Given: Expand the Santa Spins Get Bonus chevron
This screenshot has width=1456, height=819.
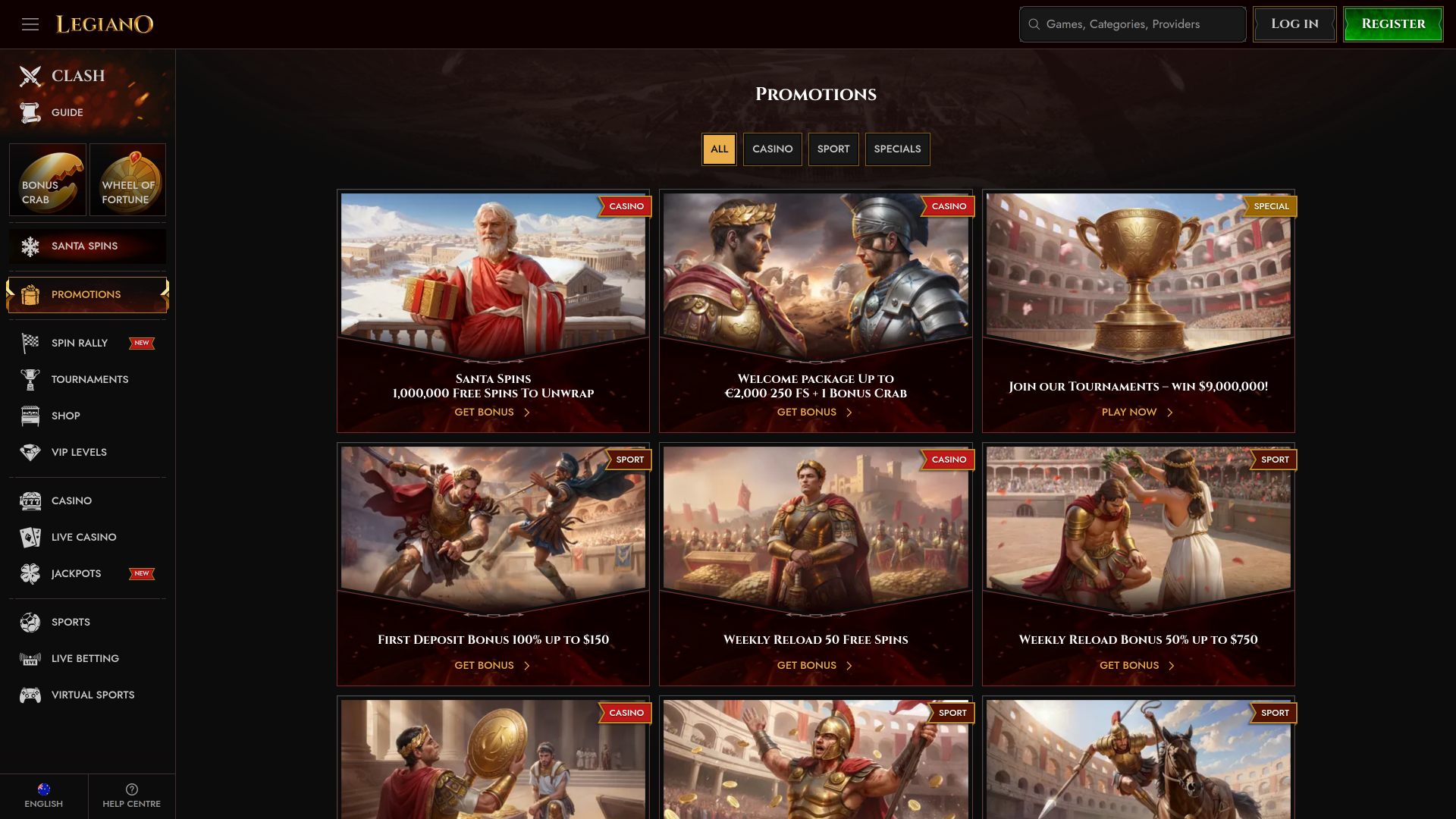Looking at the screenshot, I should [x=526, y=412].
